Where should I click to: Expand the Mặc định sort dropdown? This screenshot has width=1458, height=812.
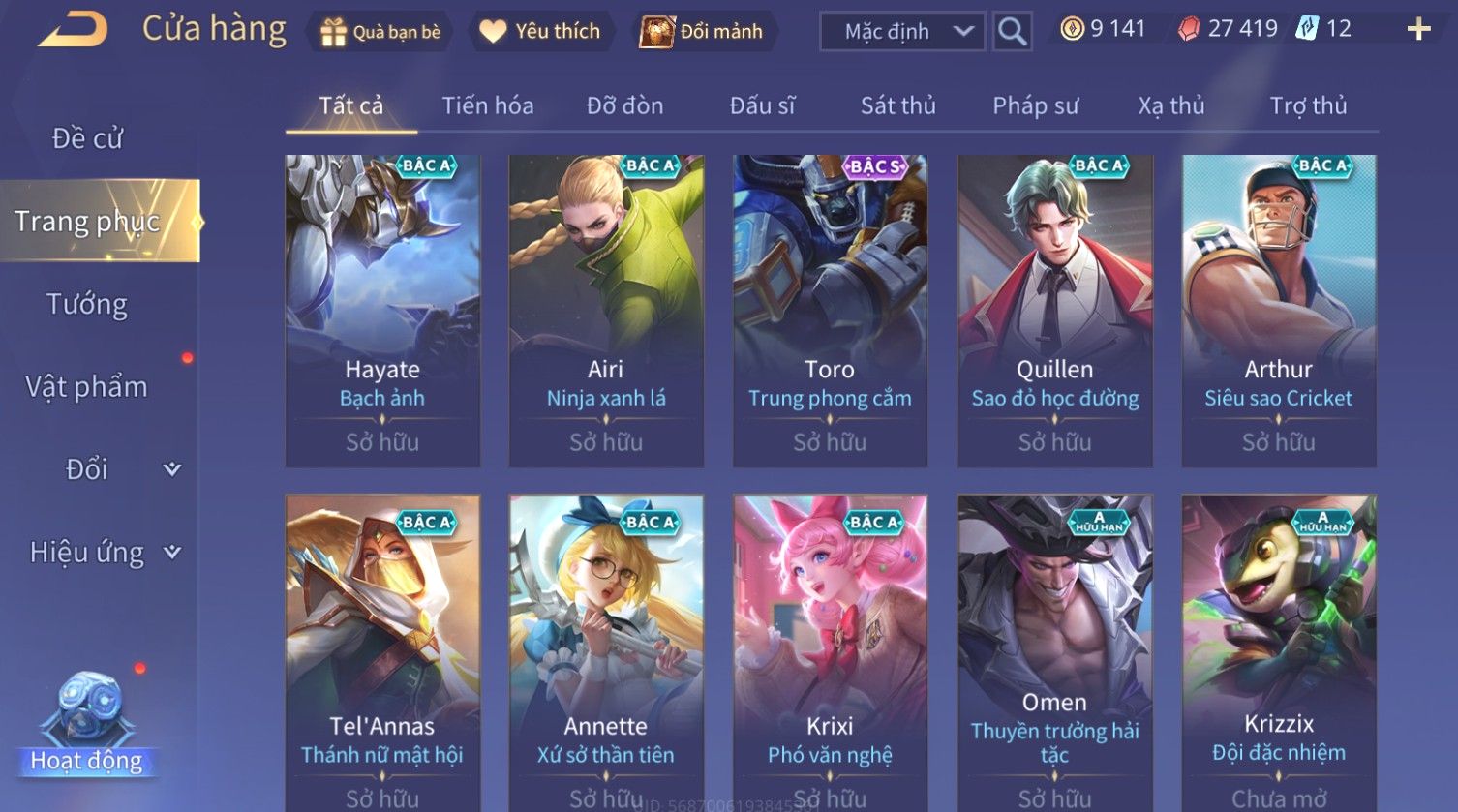pos(901,32)
